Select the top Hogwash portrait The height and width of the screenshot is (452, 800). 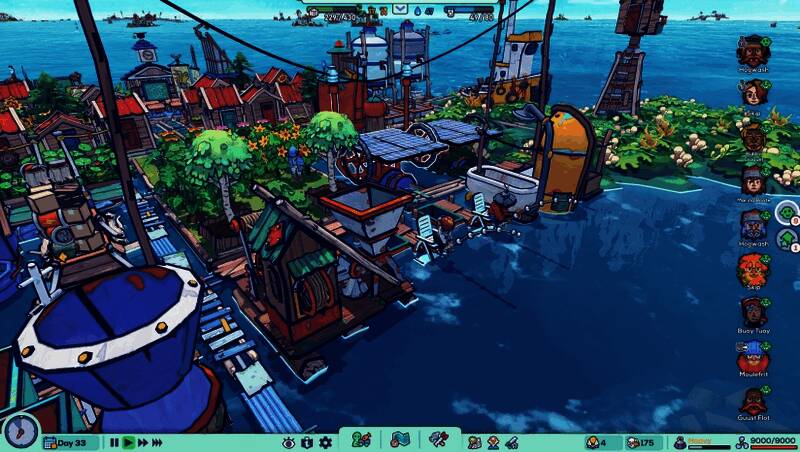click(x=752, y=50)
